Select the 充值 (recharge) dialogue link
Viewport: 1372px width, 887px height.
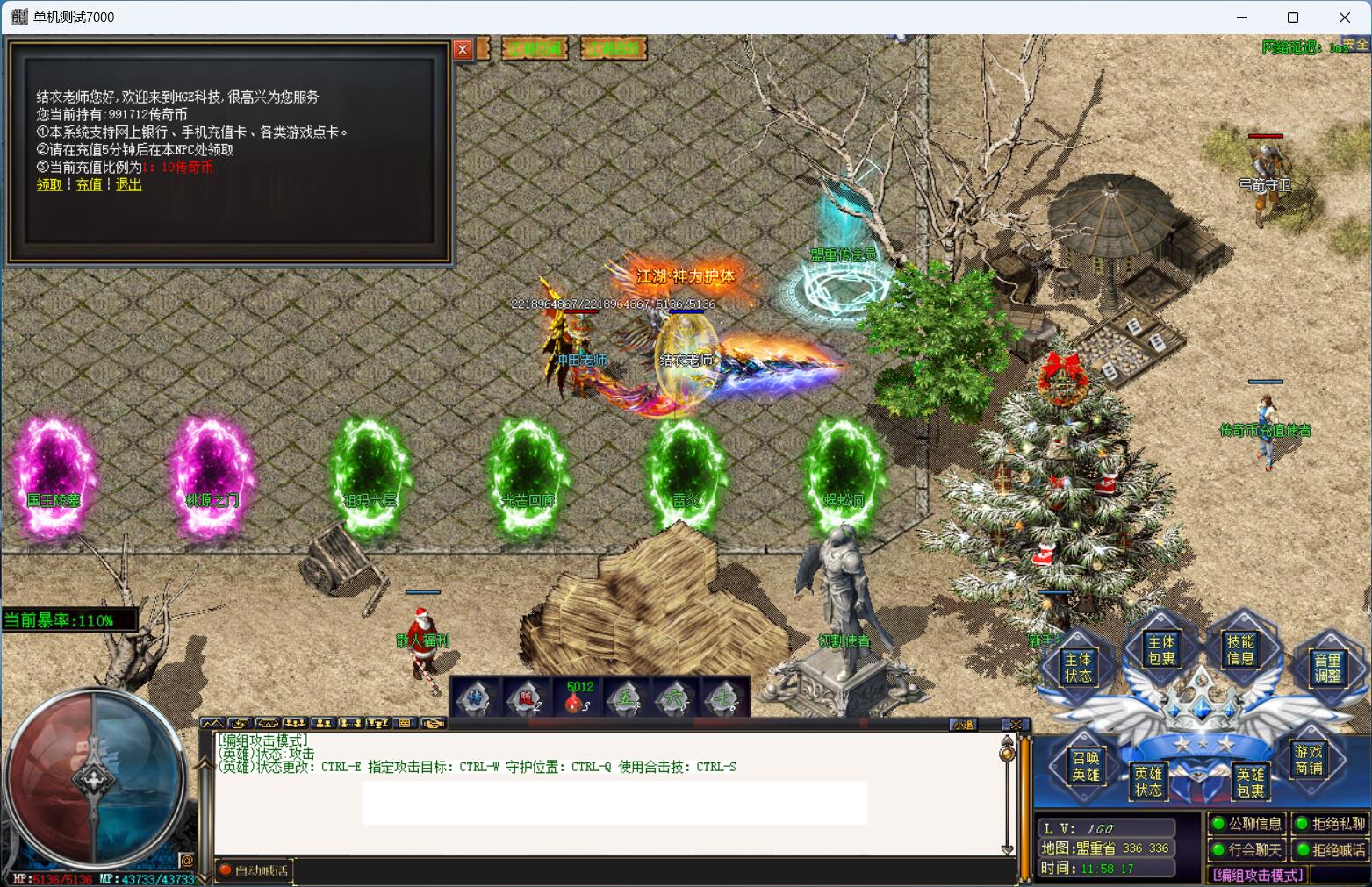(89, 184)
